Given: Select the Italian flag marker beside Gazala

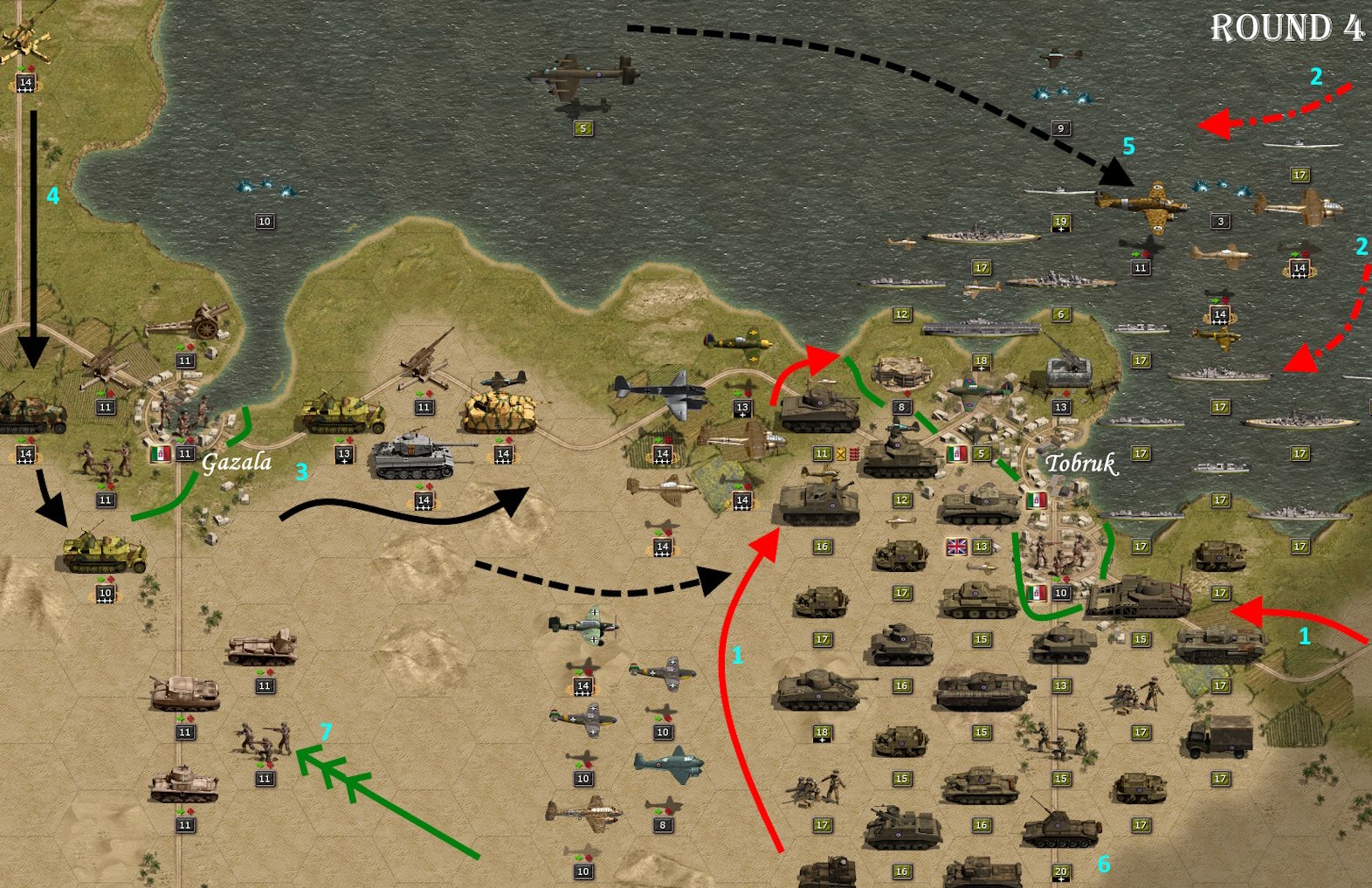Looking at the screenshot, I should pos(160,454).
